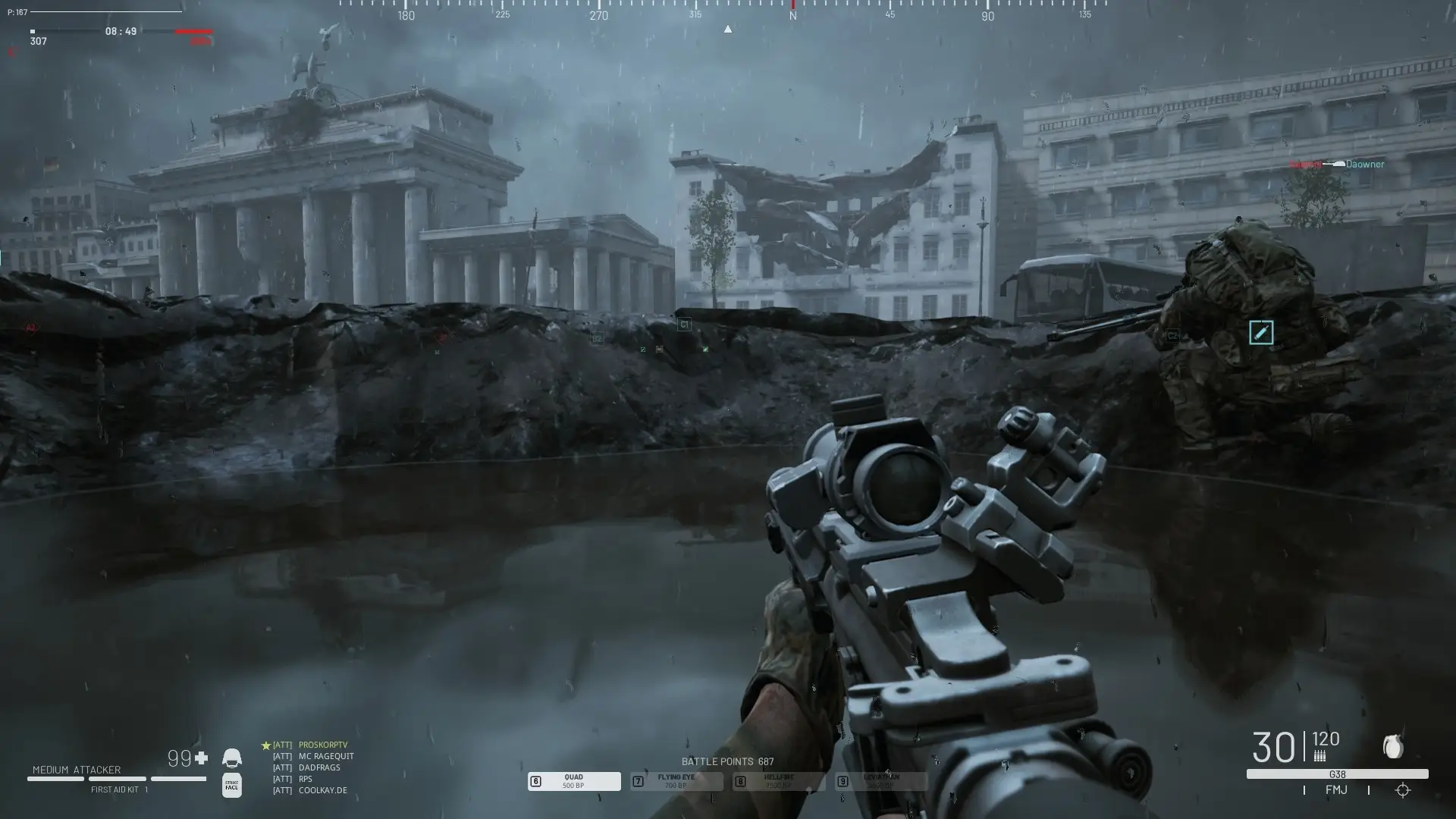The image size is (1456, 819).
Task: Click the C1 objective marker
Action: [x=684, y=325]
